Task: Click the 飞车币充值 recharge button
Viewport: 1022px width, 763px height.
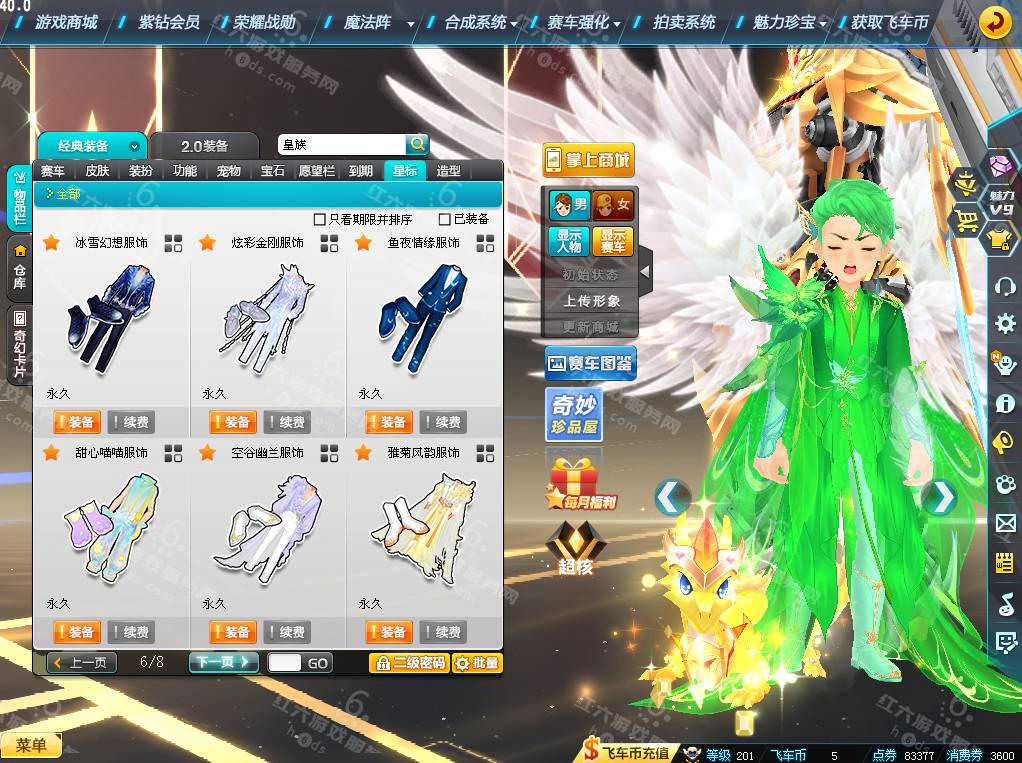Action: tap(628, 753)
